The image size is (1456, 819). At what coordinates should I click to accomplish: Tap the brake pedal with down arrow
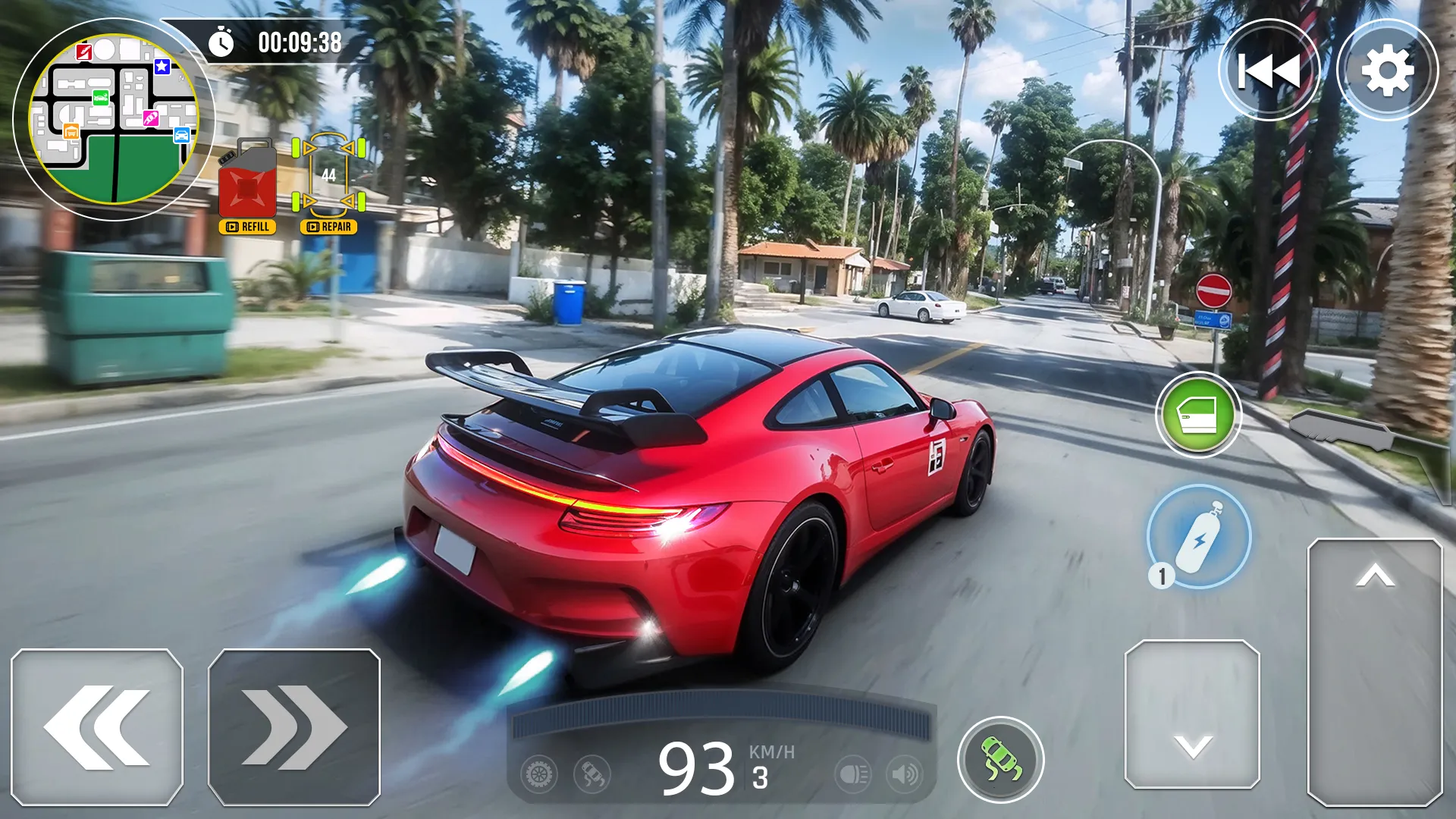(x=1192, y=714)
